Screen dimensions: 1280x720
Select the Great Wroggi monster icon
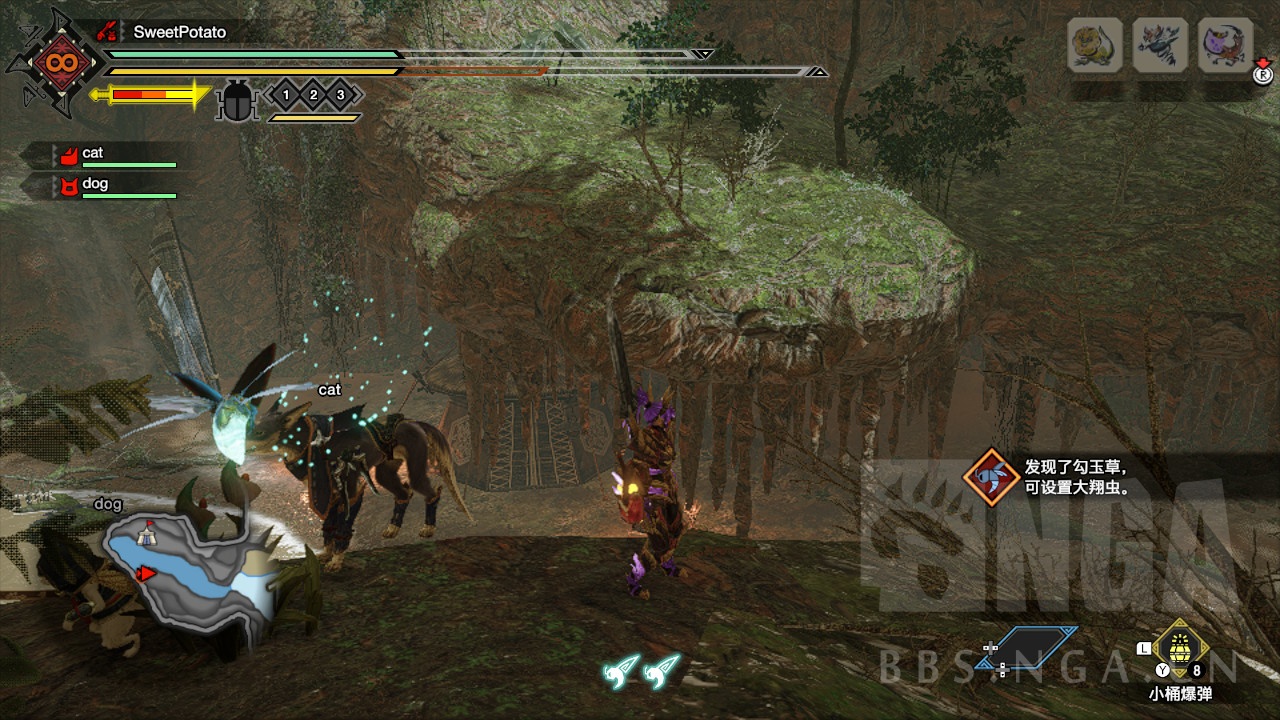[x=1225, y=46]
